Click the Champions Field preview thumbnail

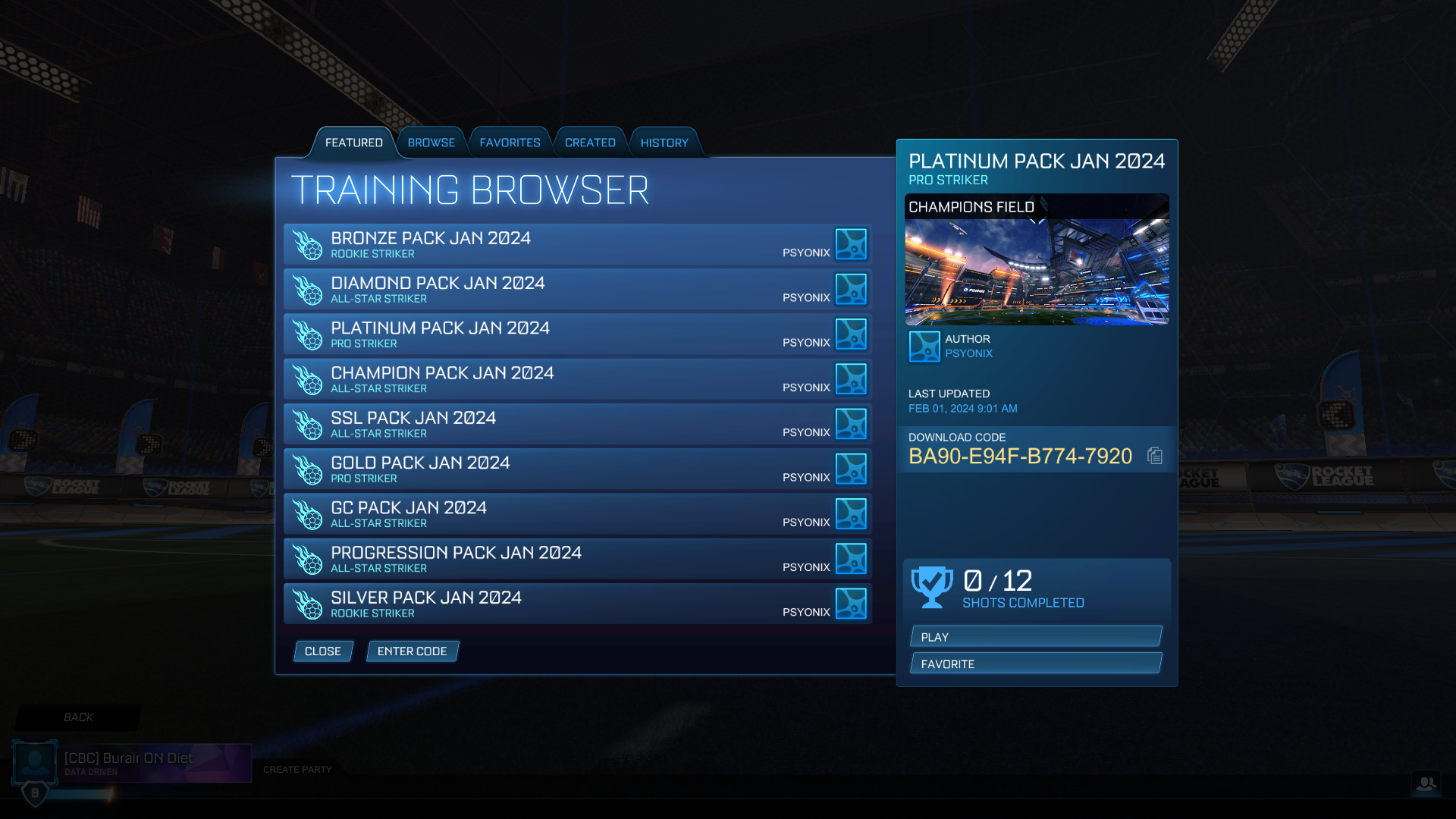1037,260
